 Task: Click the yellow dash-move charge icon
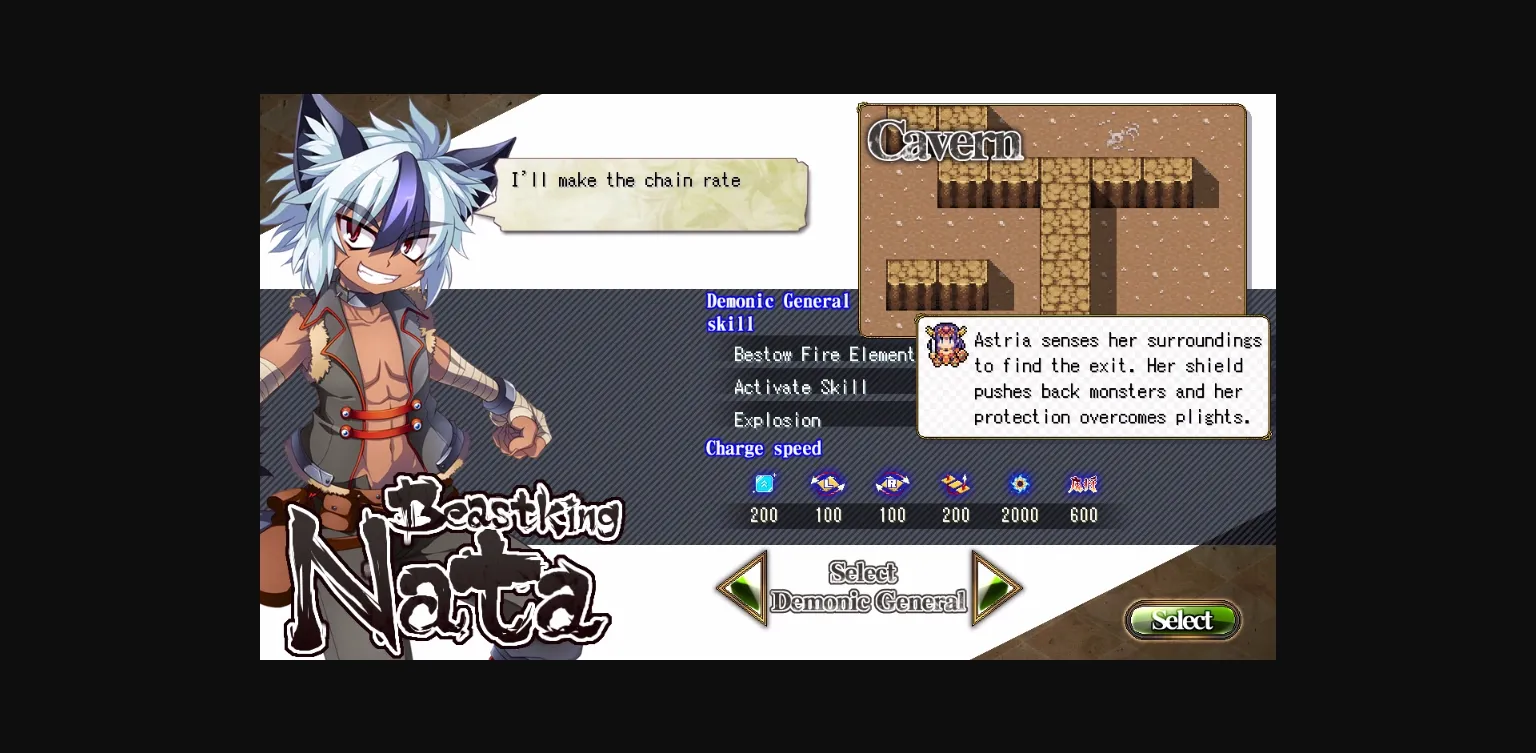coord(956,484)
